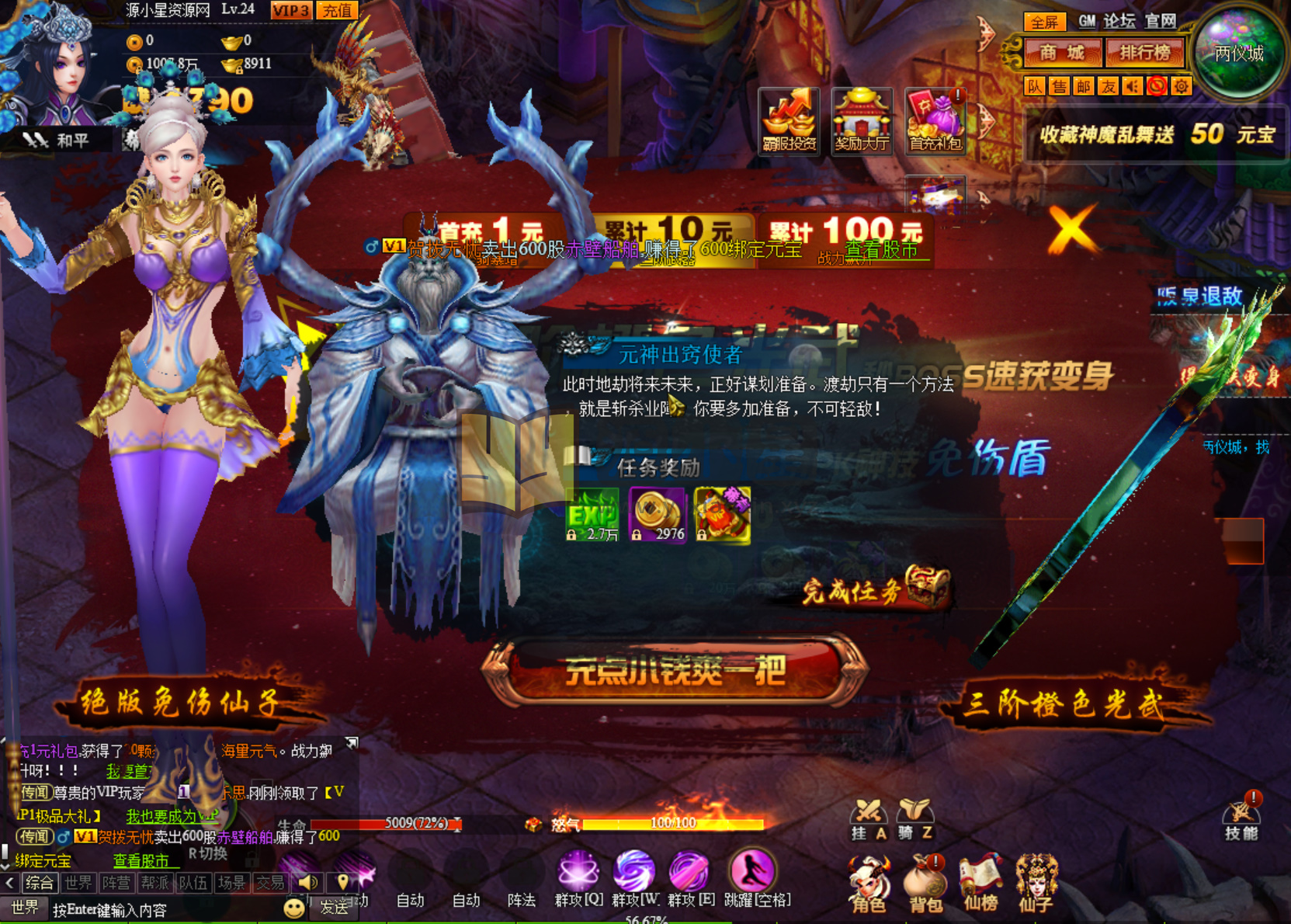The image size is (1291, 924).
Task: Open the settings gear options
Action: coord(1180,87)
